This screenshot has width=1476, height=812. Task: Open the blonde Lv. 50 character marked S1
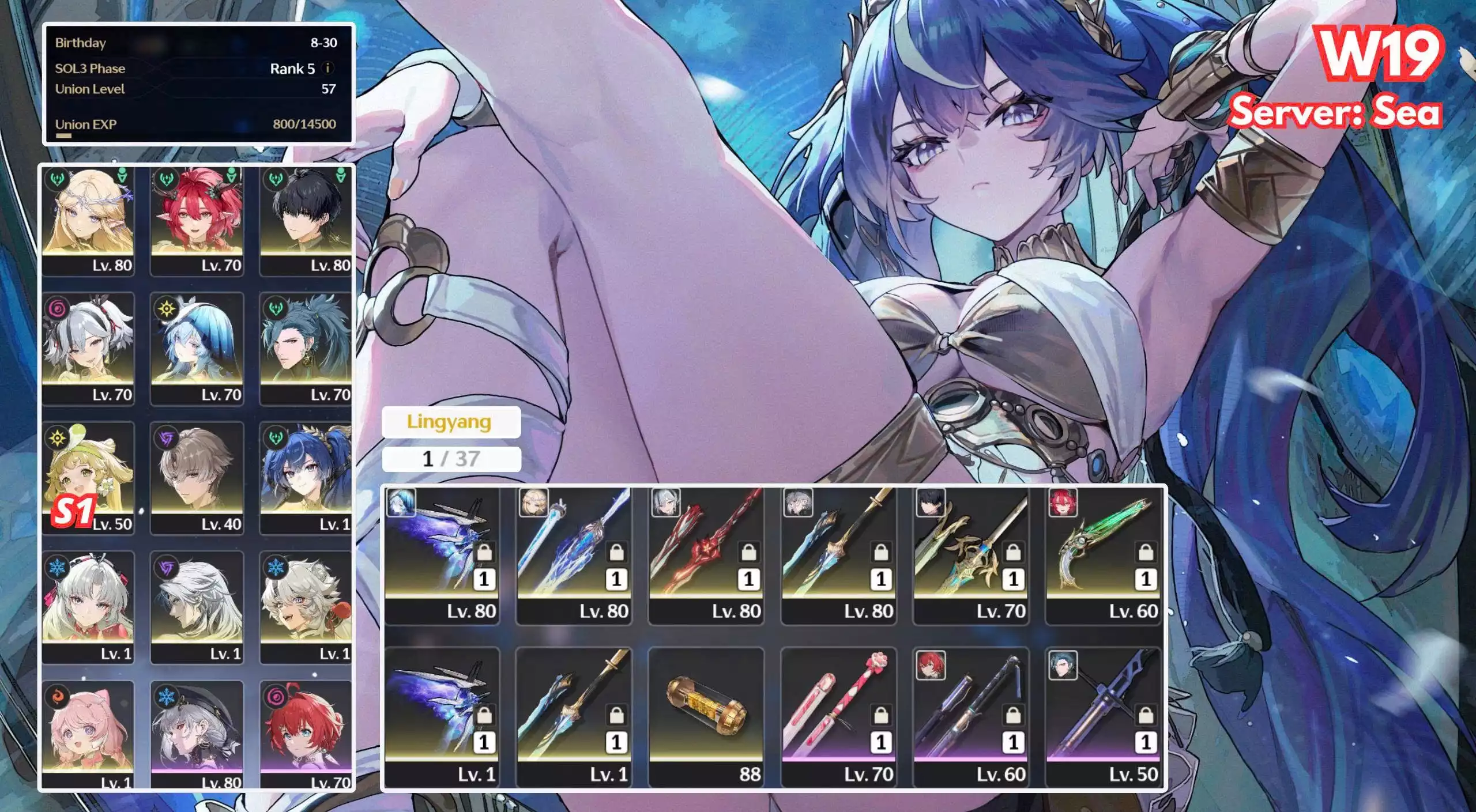click(88, 477)
